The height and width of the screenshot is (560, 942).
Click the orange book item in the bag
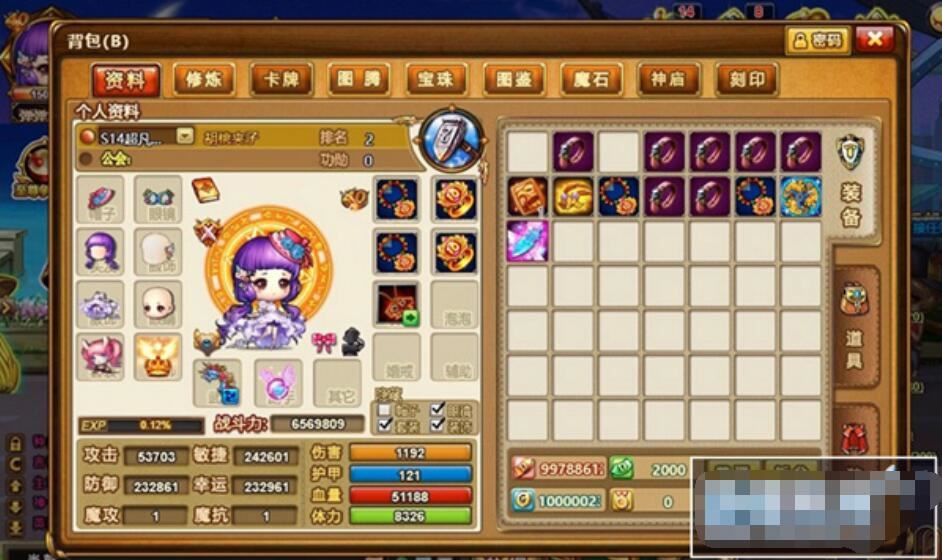coord(527,197)
